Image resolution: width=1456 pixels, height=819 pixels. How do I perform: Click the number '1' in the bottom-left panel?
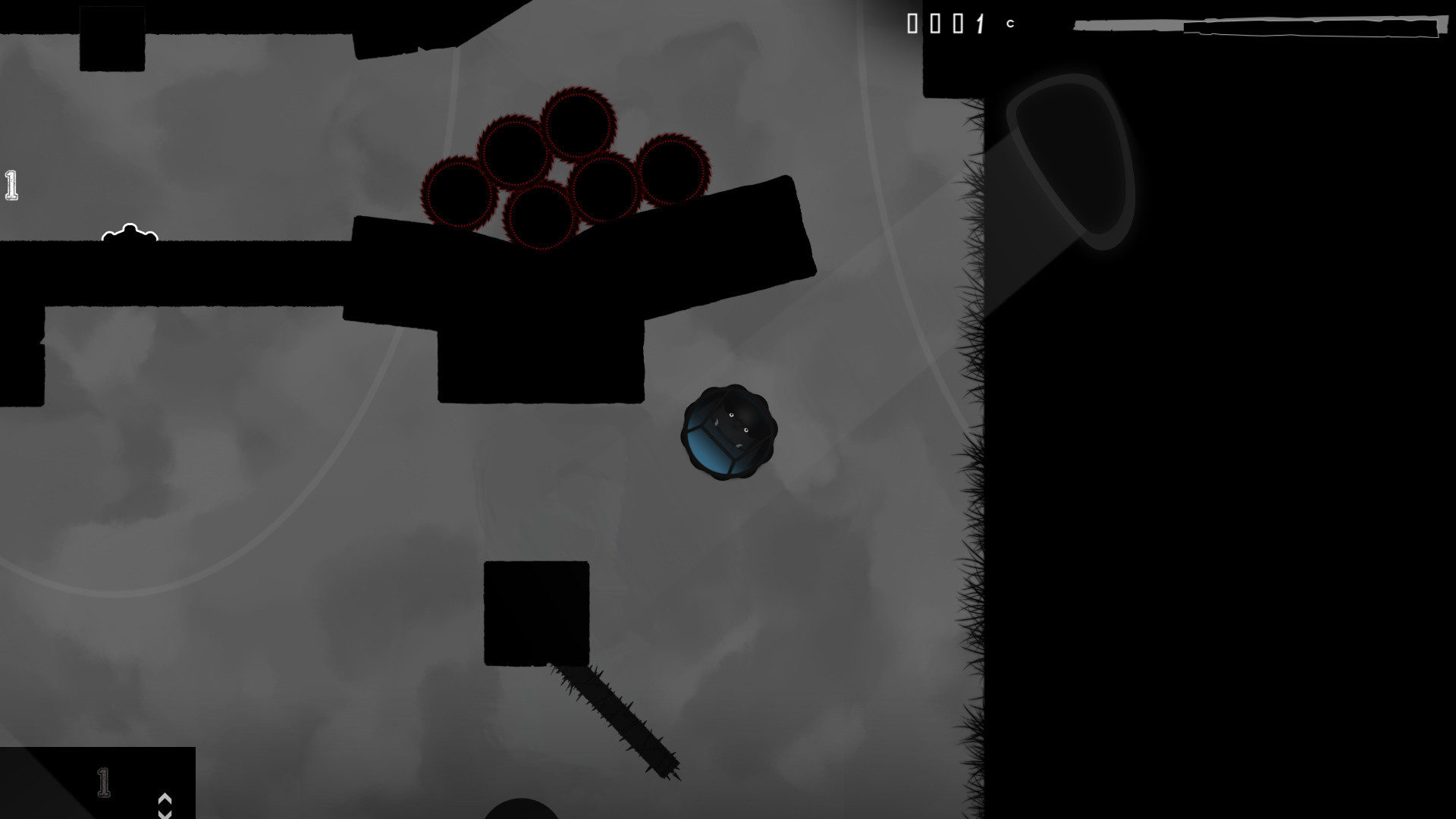102,781
